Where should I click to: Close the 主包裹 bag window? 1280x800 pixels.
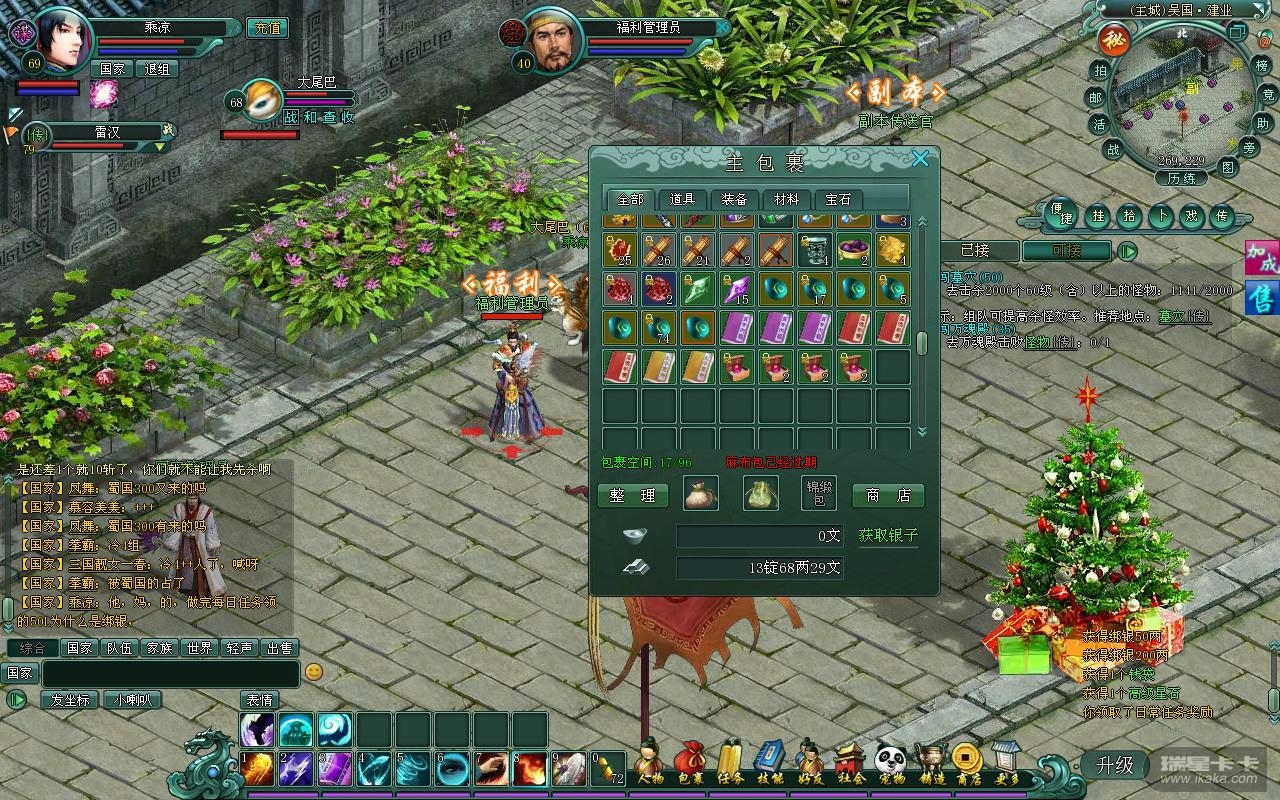pos(920,159)
